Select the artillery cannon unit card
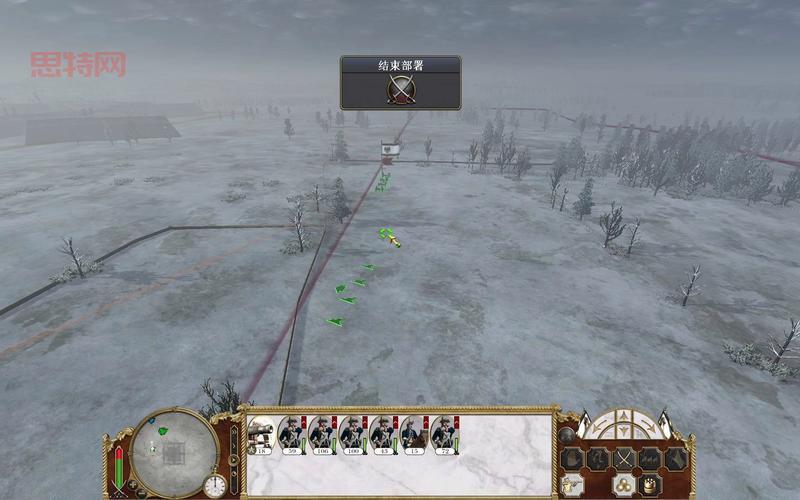800x500 pixels. click(260, 434)
